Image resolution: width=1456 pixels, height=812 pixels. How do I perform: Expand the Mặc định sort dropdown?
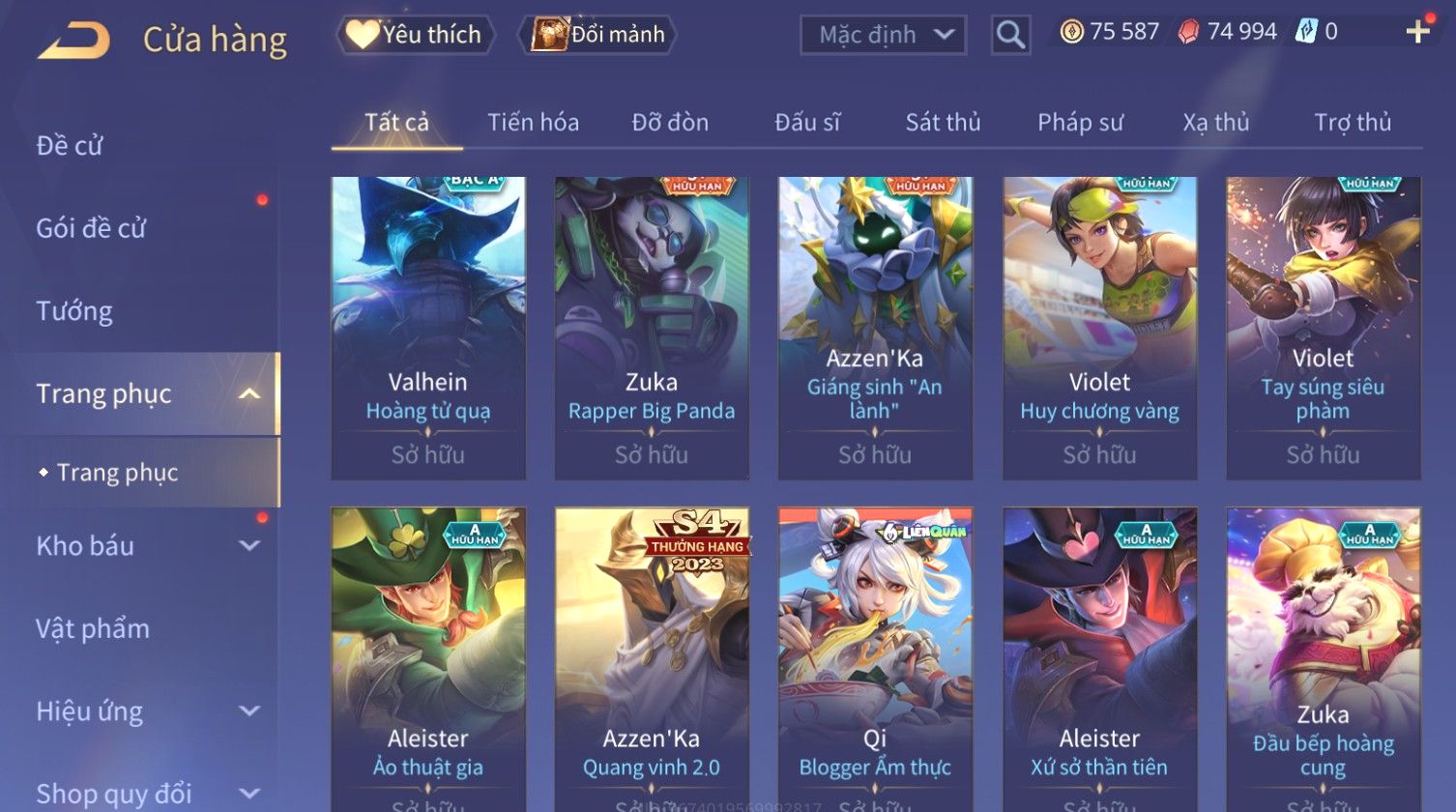click(883, 36)
